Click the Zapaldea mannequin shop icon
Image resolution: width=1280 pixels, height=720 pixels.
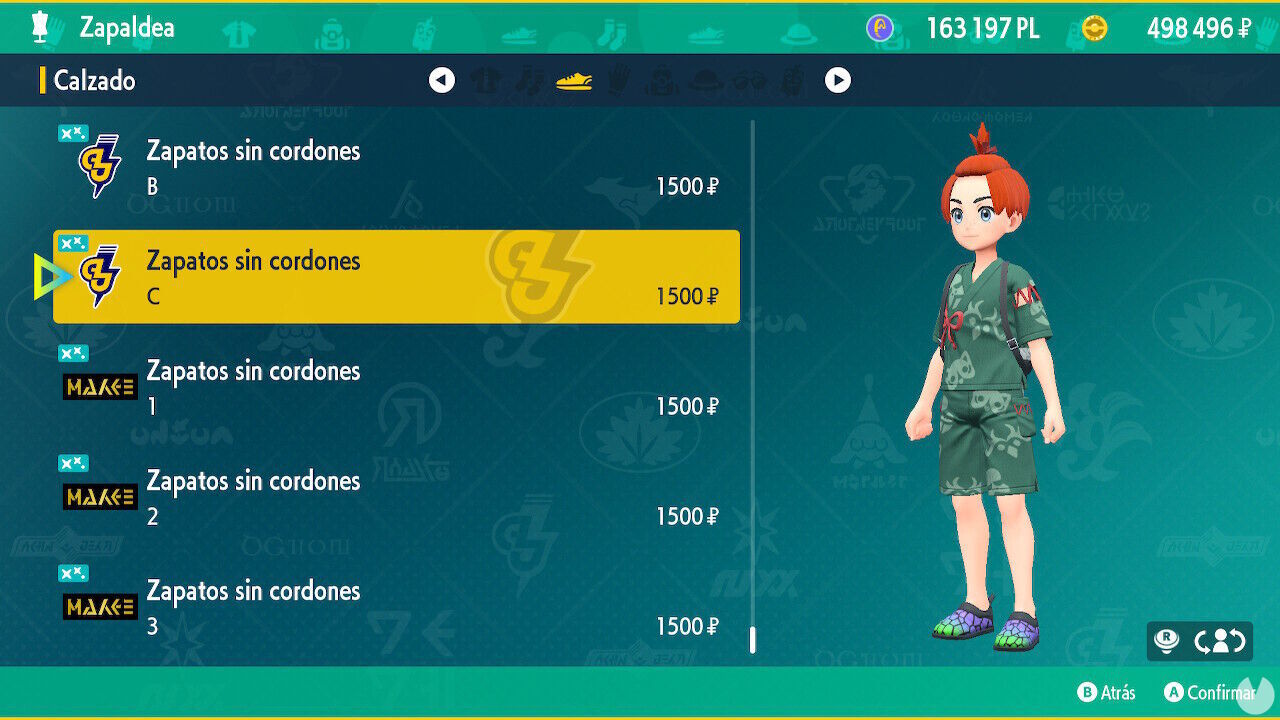(x=38, y=27)
